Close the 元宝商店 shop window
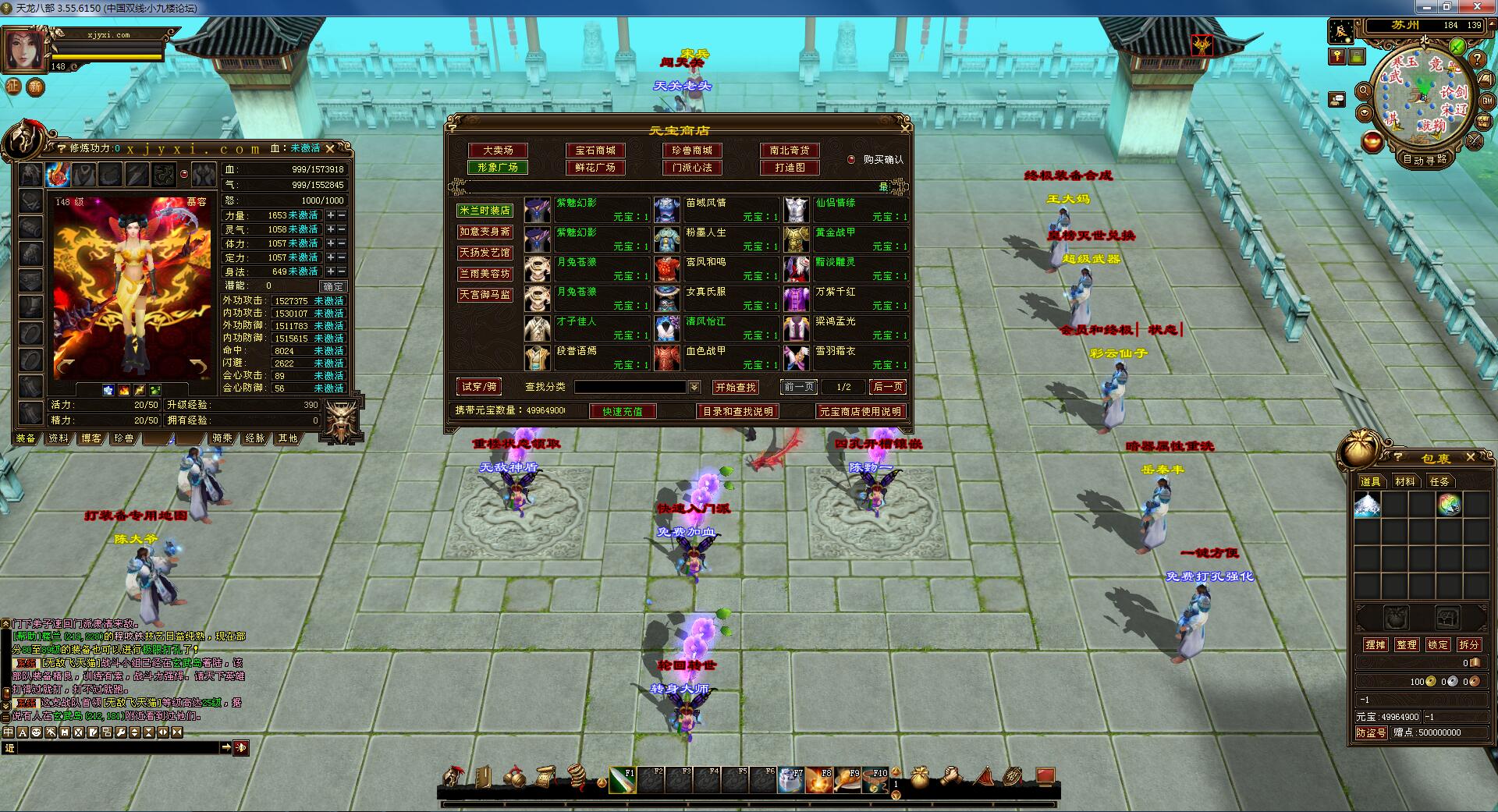Image resolution: width=1498 pixels, height=812 pixels. (905, 126)
